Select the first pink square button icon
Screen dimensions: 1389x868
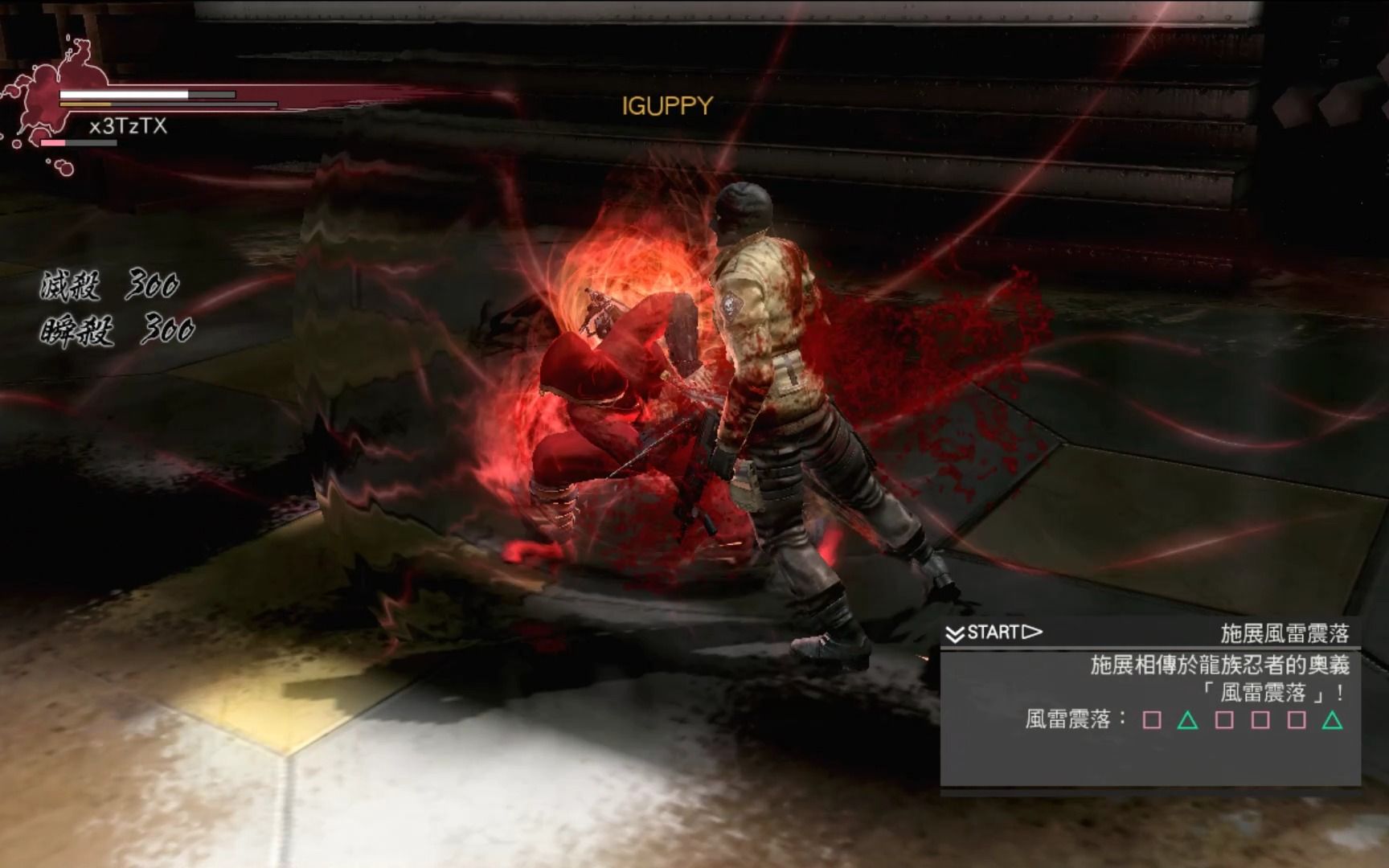[1152, 721]
